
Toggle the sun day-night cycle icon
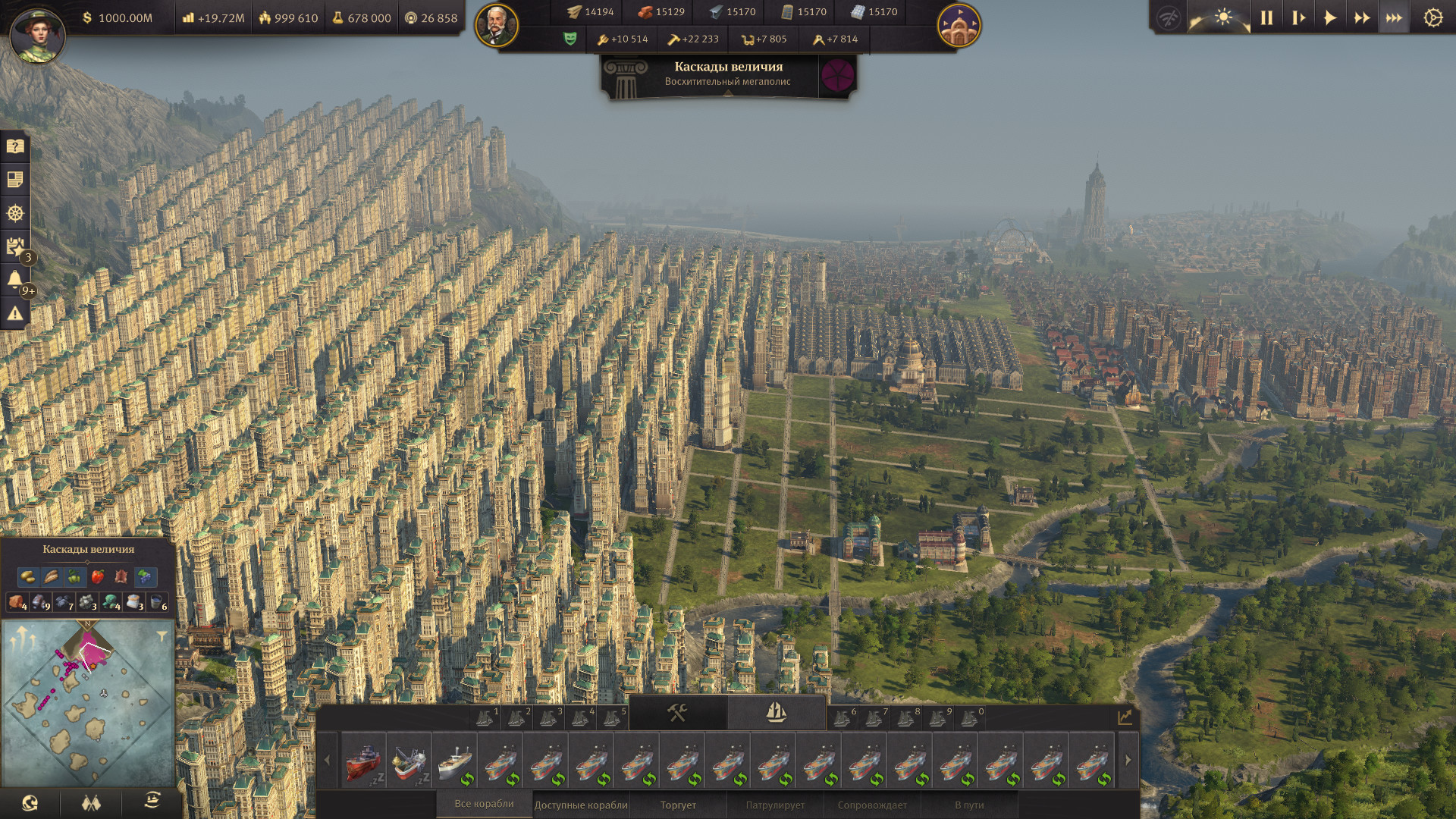[x=1222, y=17]
